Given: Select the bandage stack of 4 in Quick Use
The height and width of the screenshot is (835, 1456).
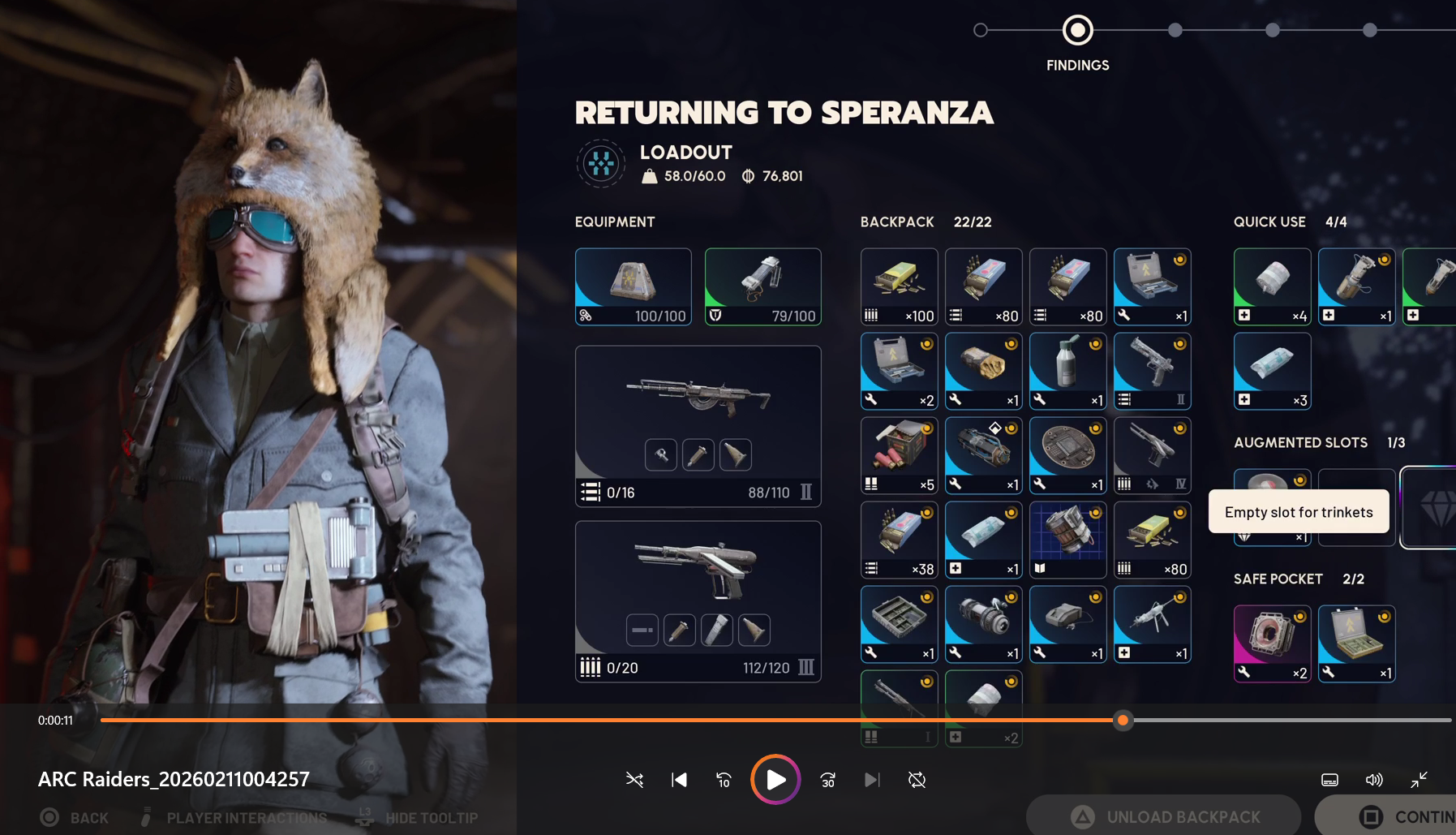Looking at the screenshot, I should pos(1272,286).
